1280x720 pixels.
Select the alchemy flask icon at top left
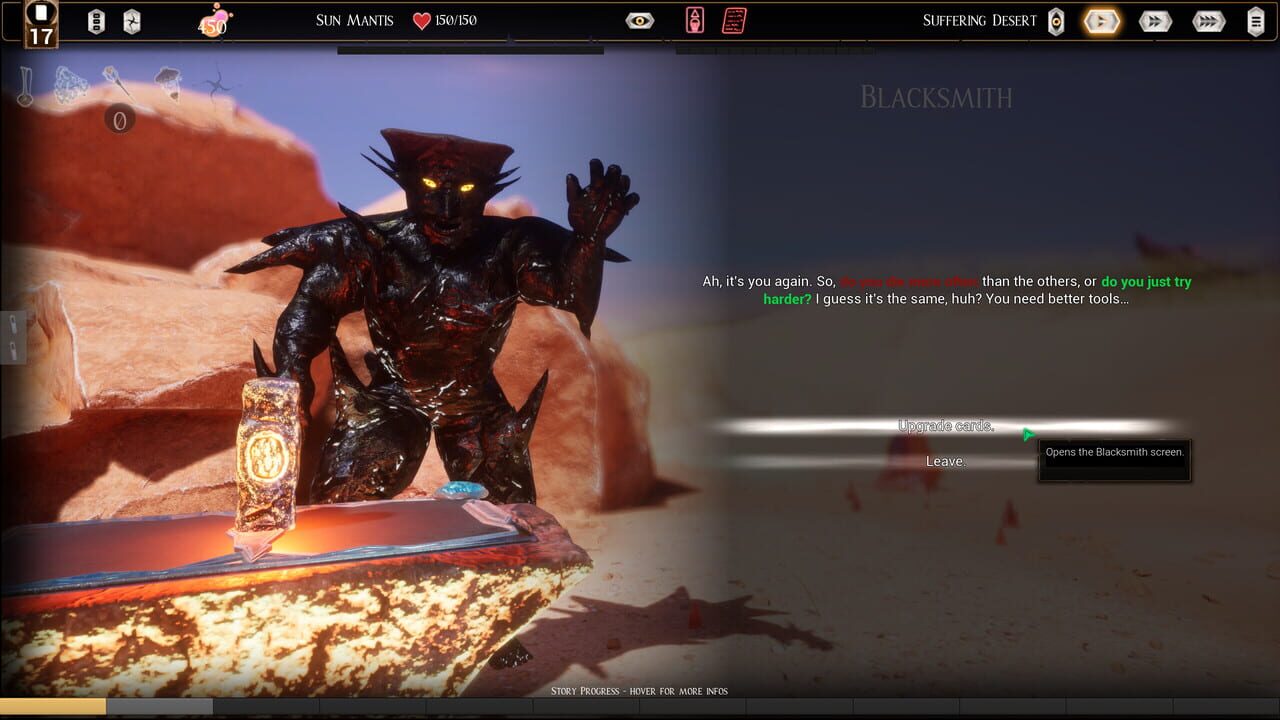pyautogui.click(x=25, y=85)
